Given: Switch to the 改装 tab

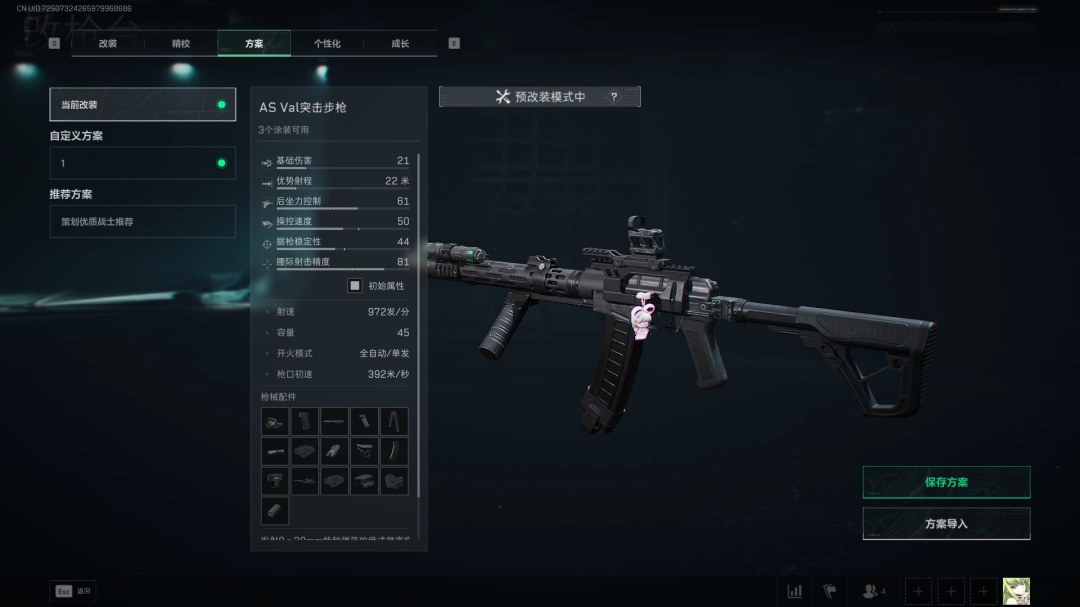Looking at the screenshot, I should 108,44.
